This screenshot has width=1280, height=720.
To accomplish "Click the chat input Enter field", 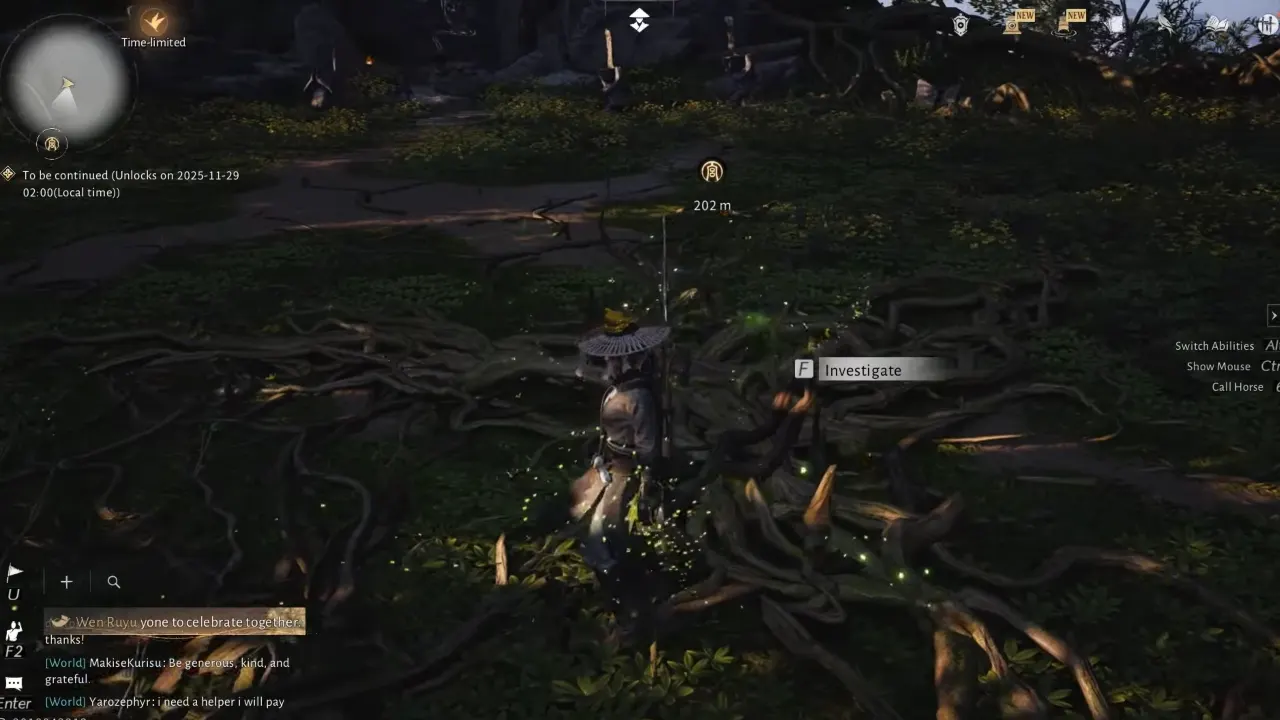I will [x=15, y=703].
